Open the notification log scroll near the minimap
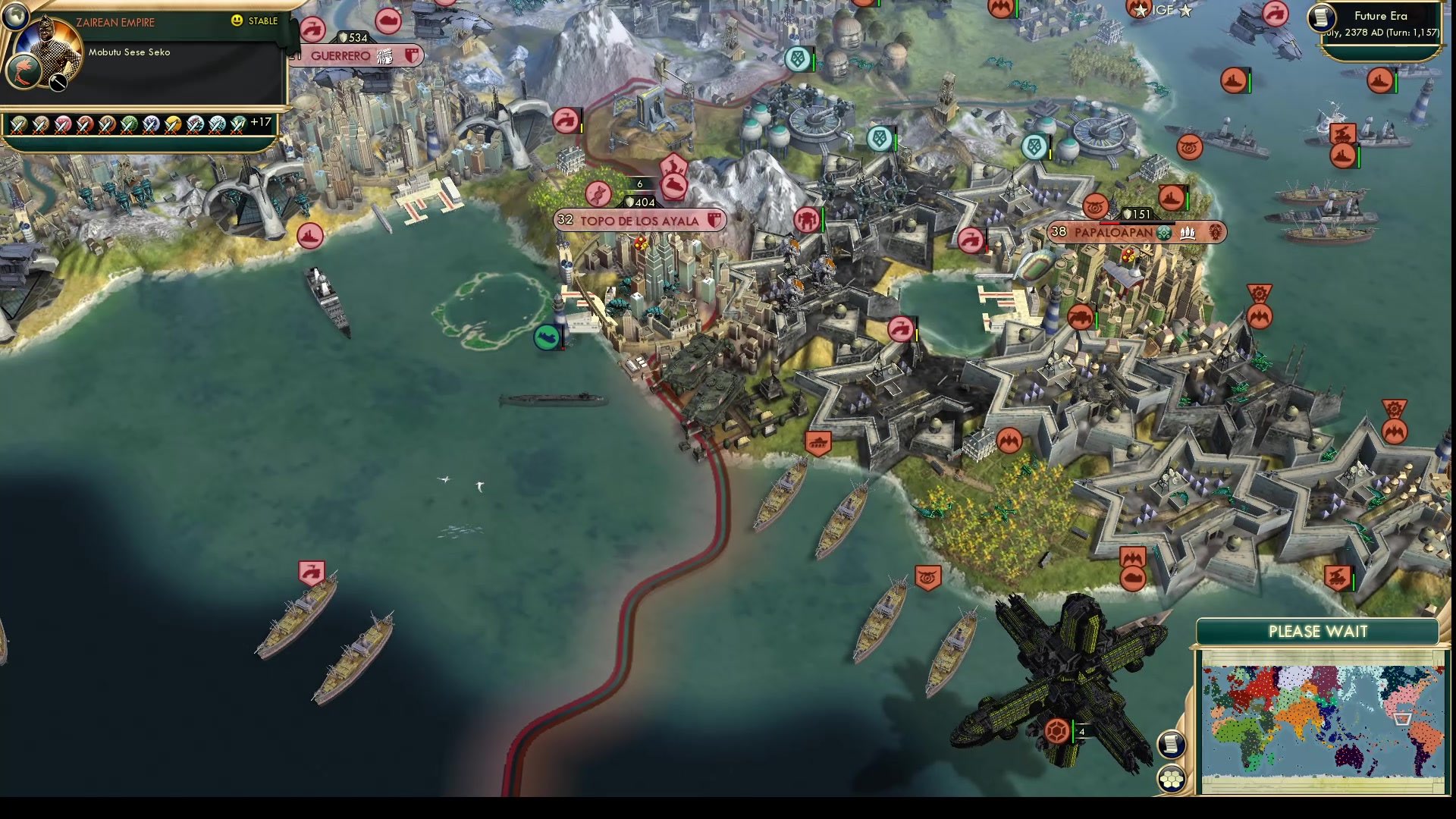1456x819 pixels. click(x=1172, y=745)
